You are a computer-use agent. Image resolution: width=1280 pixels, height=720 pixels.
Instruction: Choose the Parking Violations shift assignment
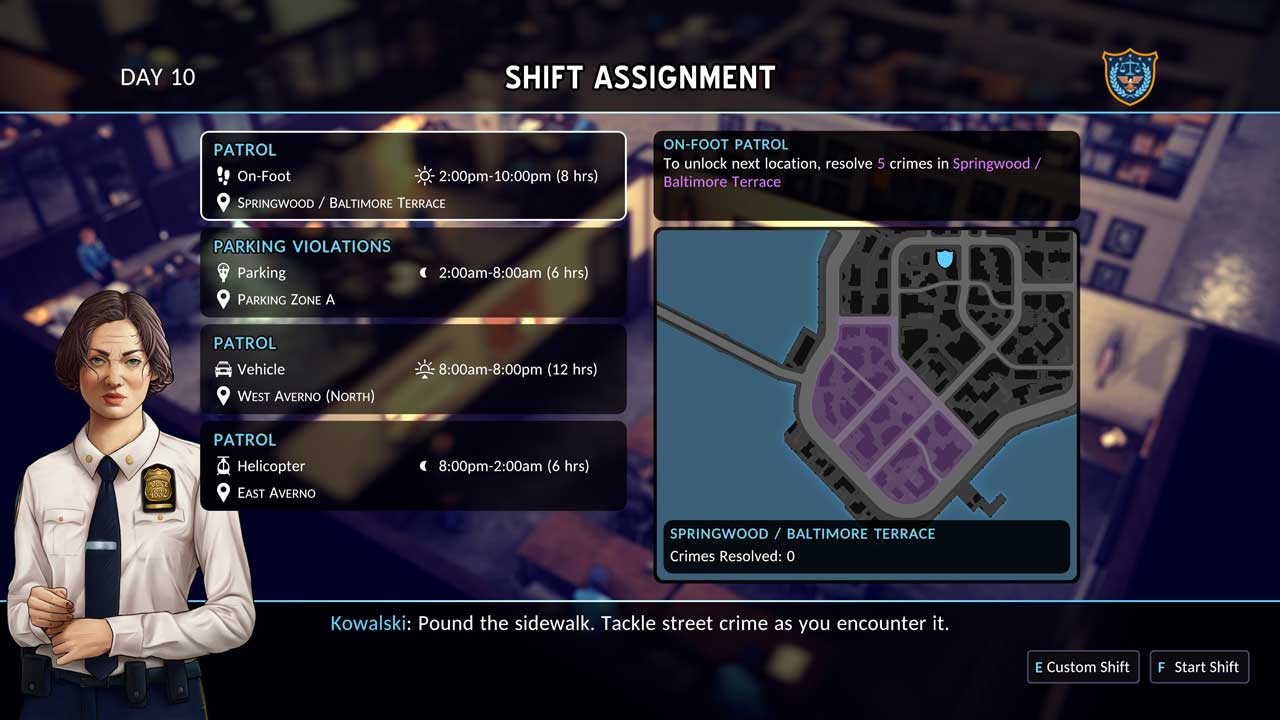click(413, 272)
